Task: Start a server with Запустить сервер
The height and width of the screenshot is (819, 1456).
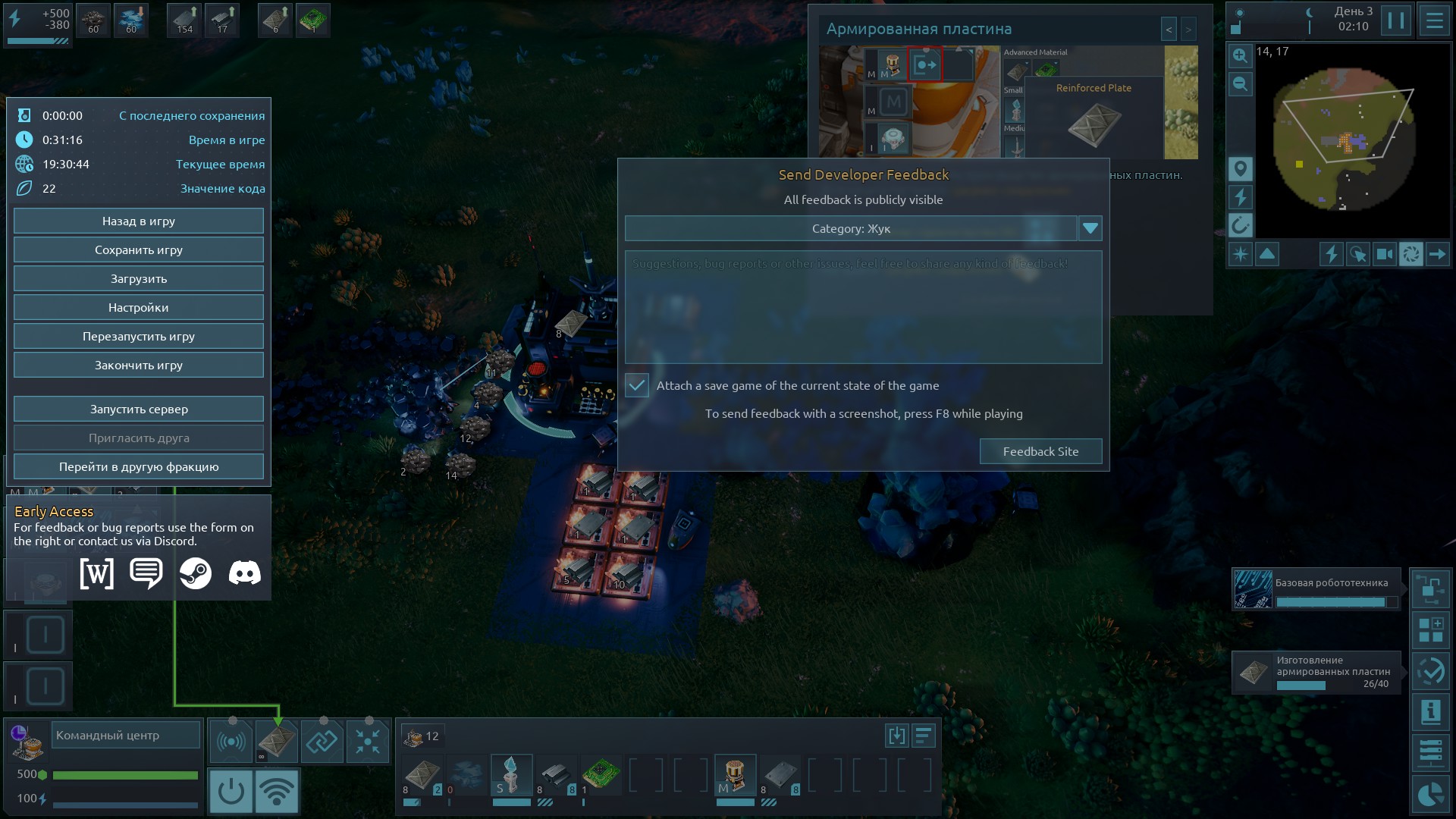Action: point(139,409)
